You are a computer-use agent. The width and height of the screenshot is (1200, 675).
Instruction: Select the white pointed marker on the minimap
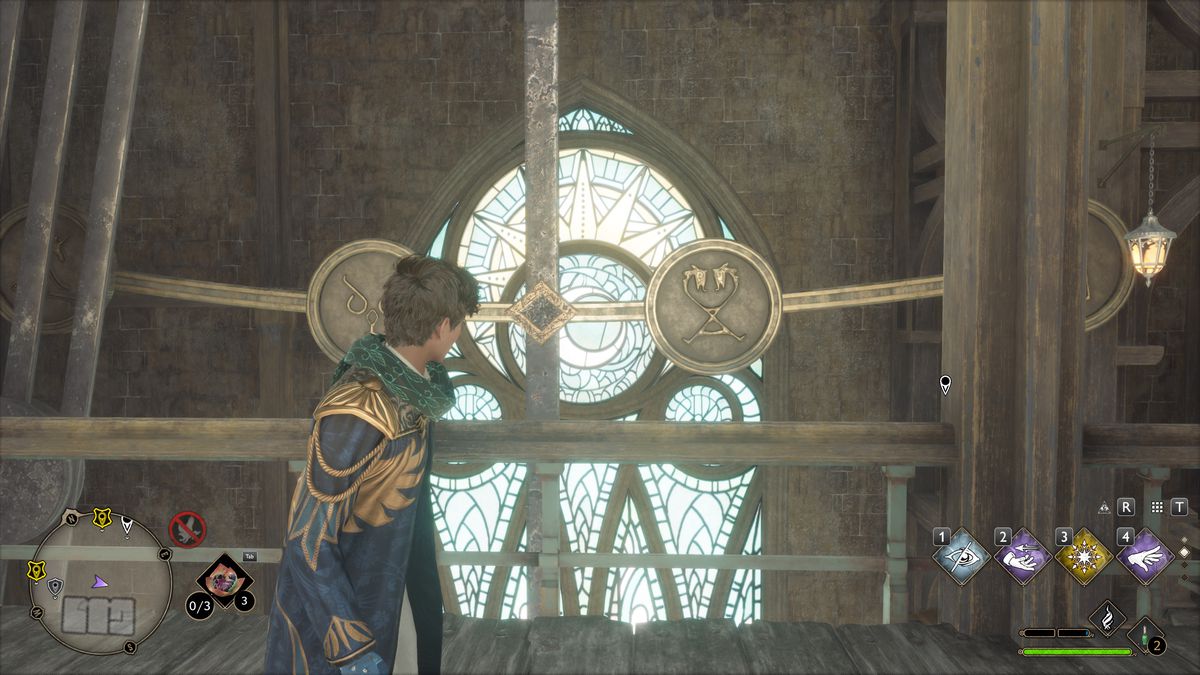coord(127,522)
